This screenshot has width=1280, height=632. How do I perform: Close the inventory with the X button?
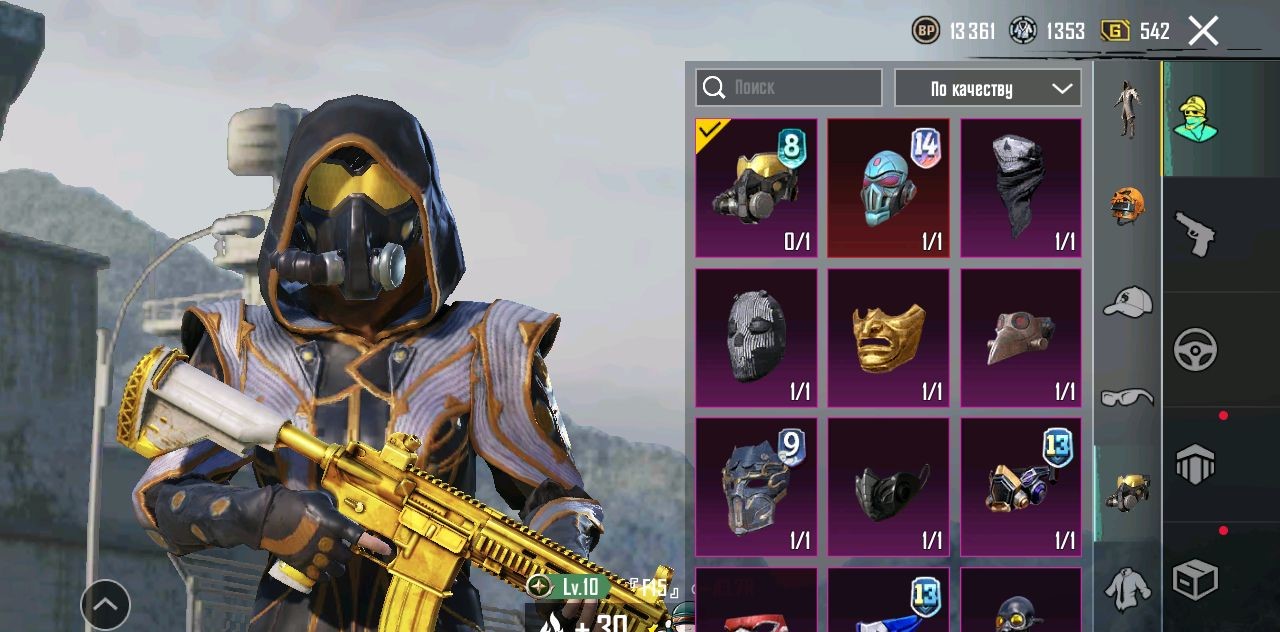[x=1203, y=31]
